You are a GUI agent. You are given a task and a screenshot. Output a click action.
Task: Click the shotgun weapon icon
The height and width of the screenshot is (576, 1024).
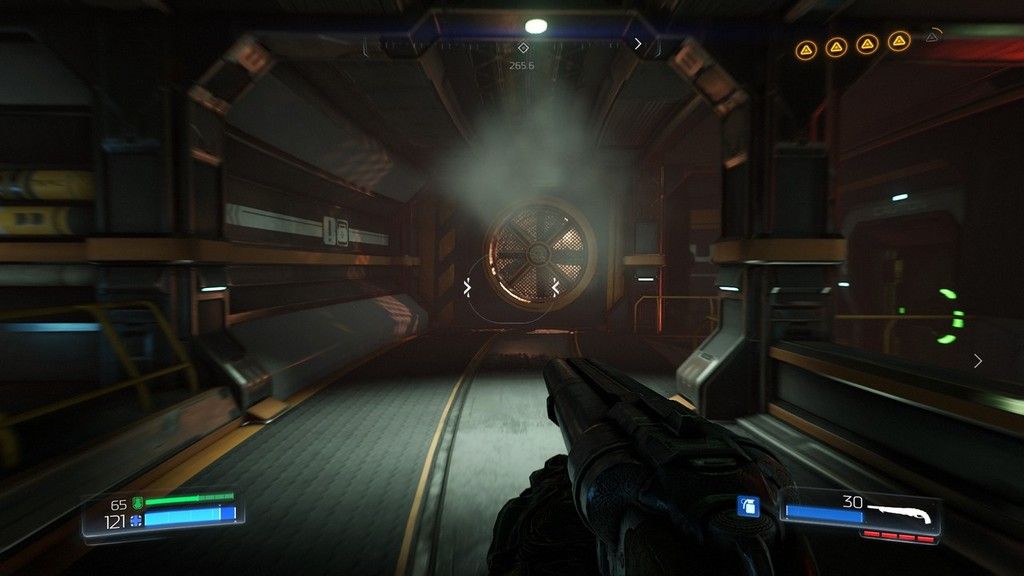pyautogui.click(x=900, y=513)
